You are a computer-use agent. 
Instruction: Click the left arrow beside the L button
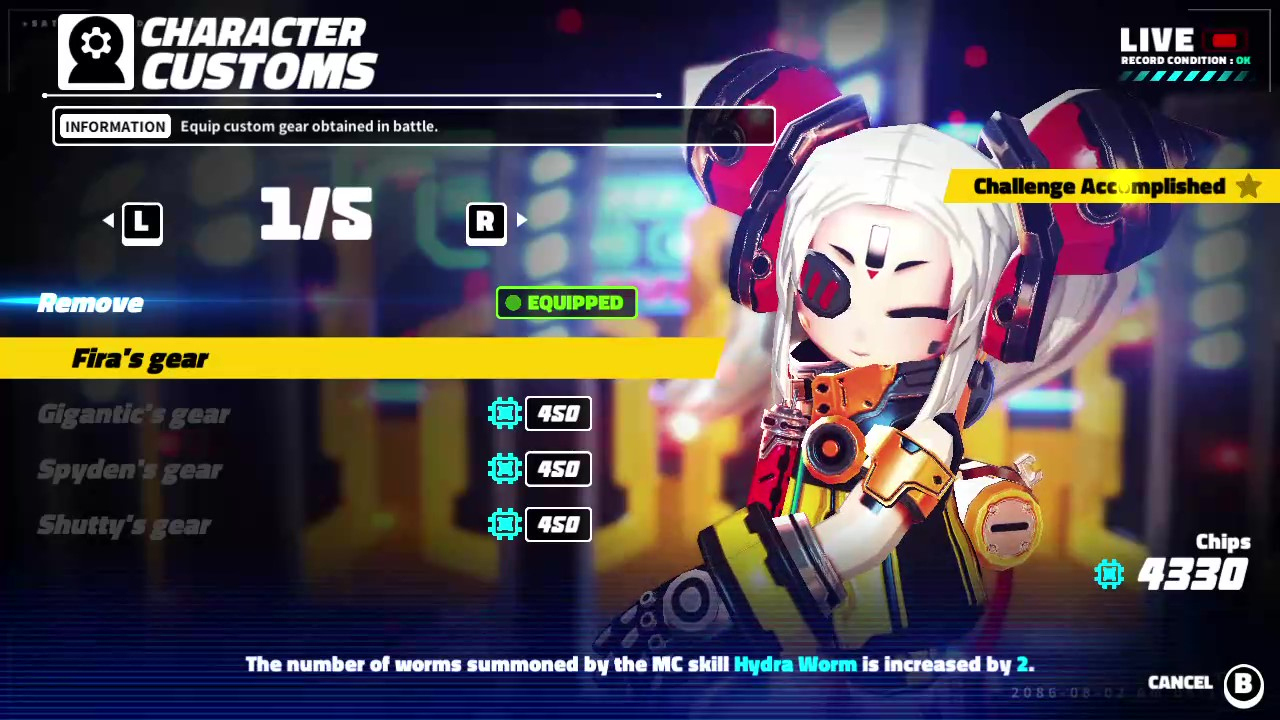pos(108,221)
